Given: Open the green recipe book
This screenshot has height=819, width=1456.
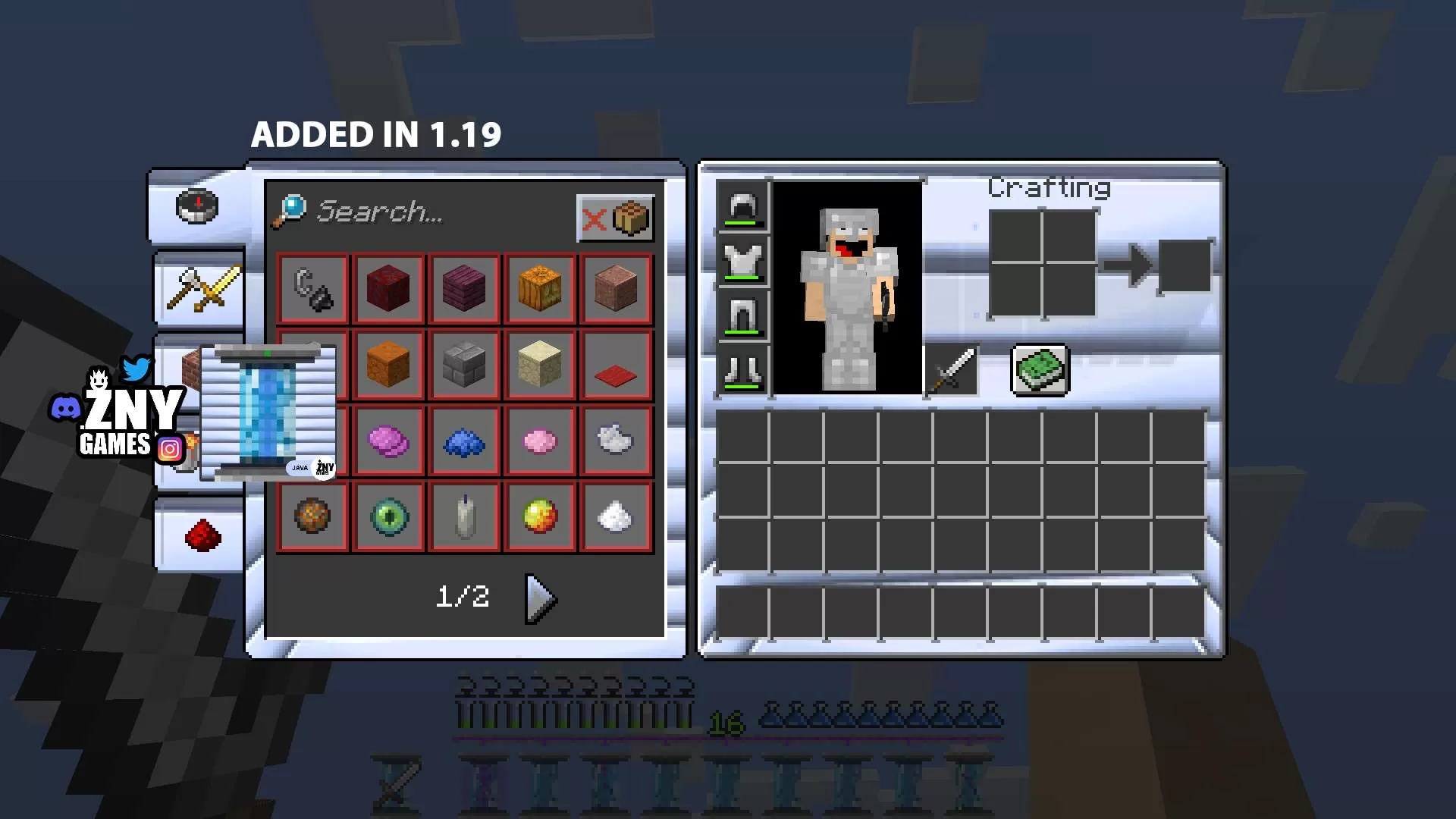Looking at the screenshot, I should pyautogui.click(x=1040, y=371).
